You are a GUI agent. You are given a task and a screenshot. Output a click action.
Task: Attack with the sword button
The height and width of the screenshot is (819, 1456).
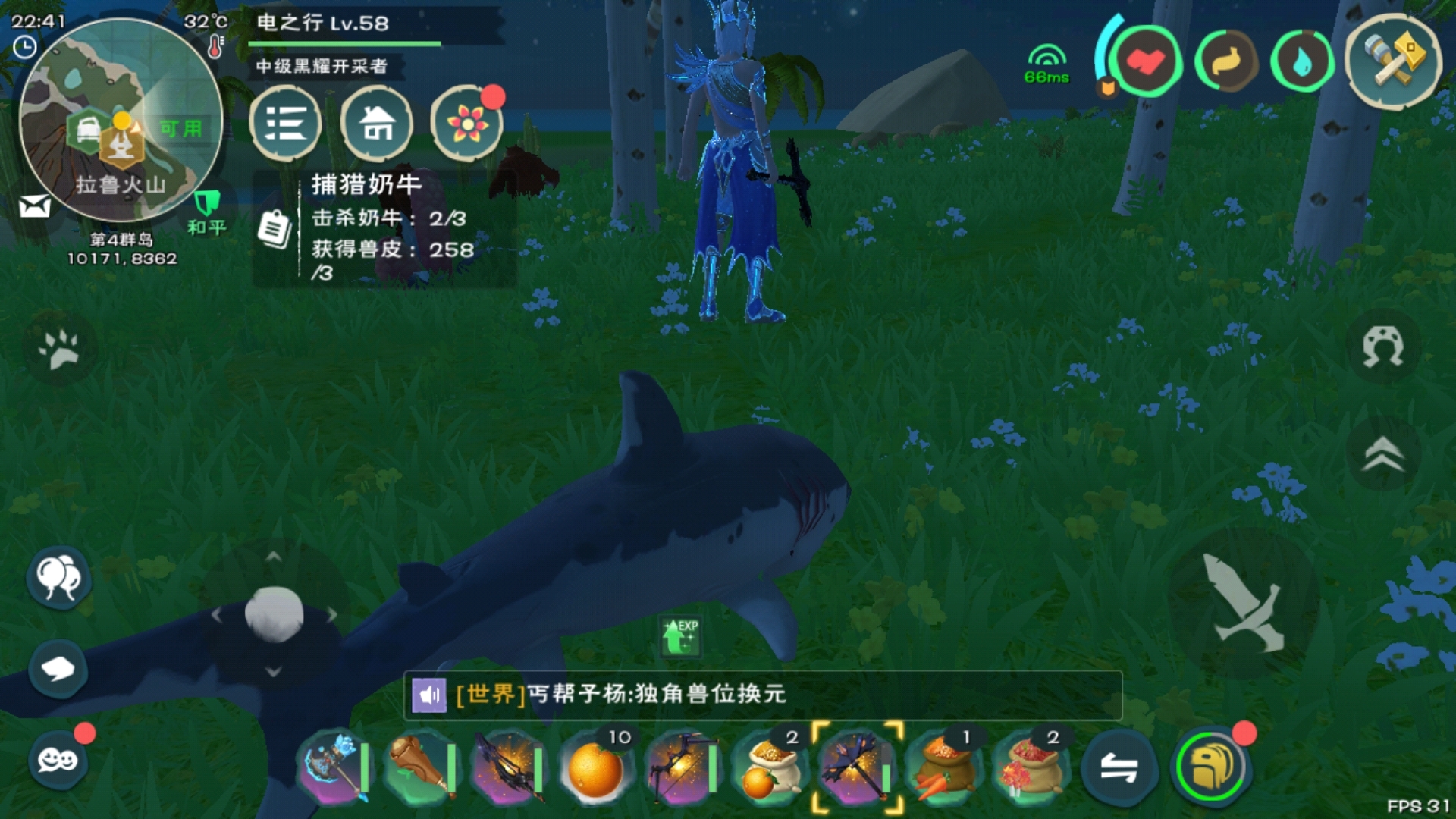(1244, 604)
